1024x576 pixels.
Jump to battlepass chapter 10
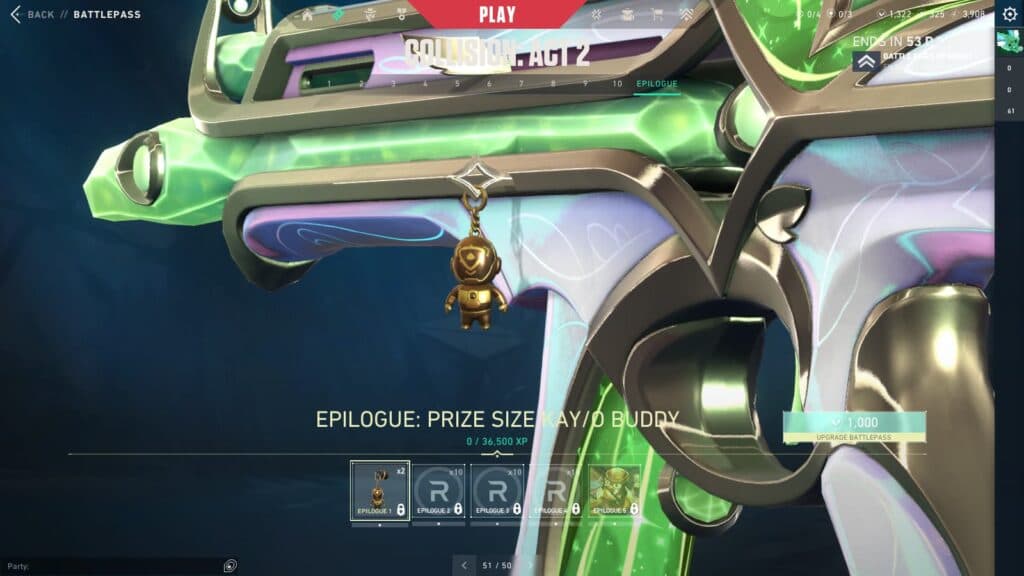pyautogui.click(x=617, y=84)
